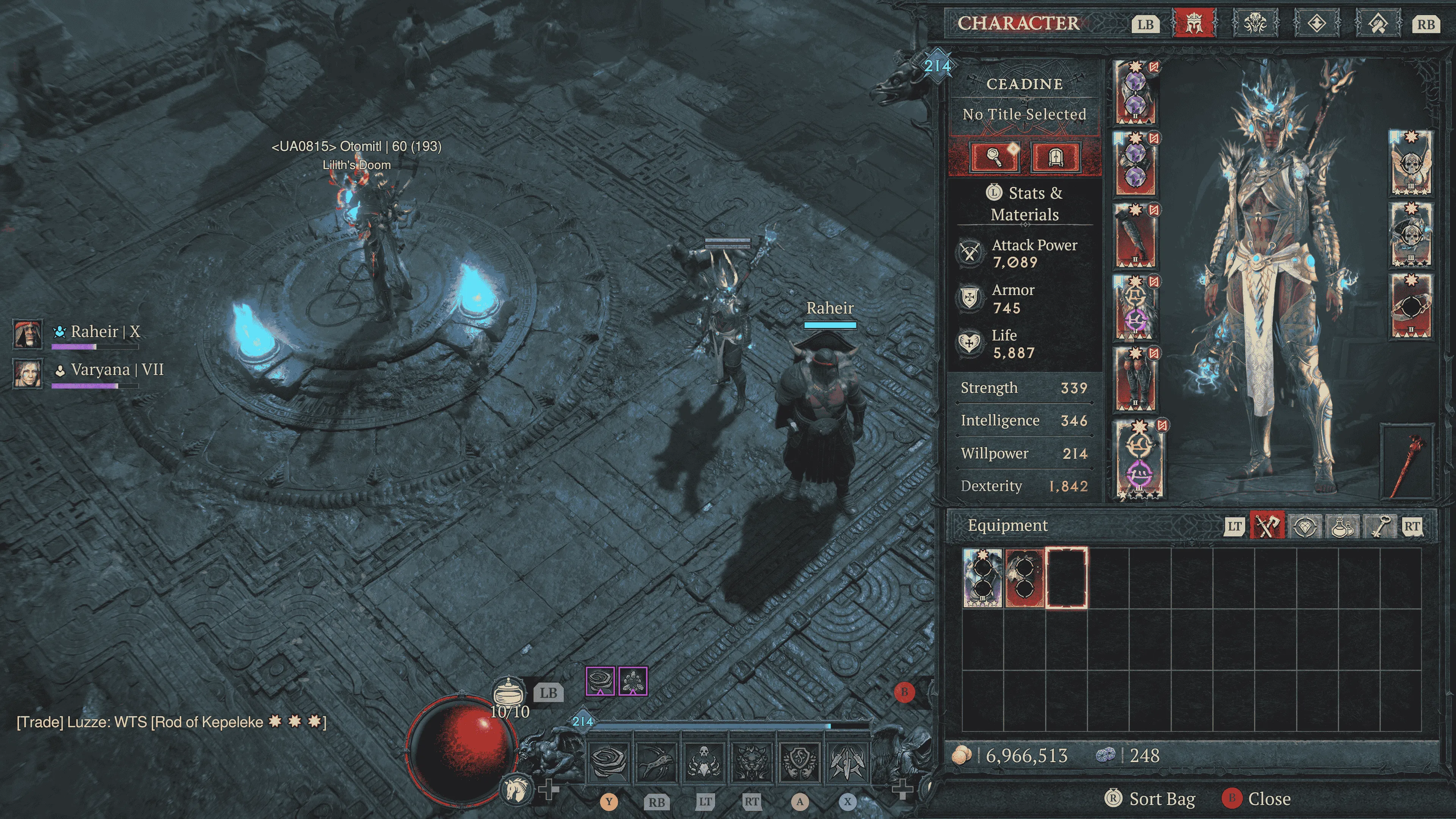Select the red-backed item in the bag

click(x=1024, y=577)
